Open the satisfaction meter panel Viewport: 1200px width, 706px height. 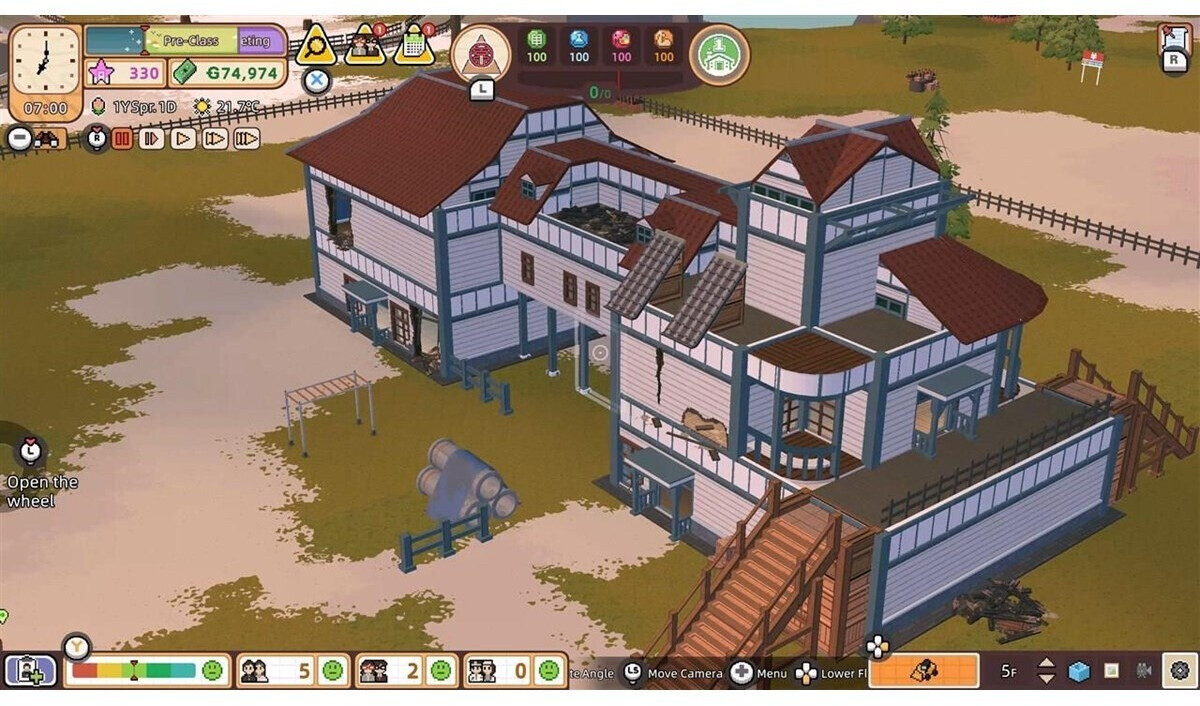(147, 670)
